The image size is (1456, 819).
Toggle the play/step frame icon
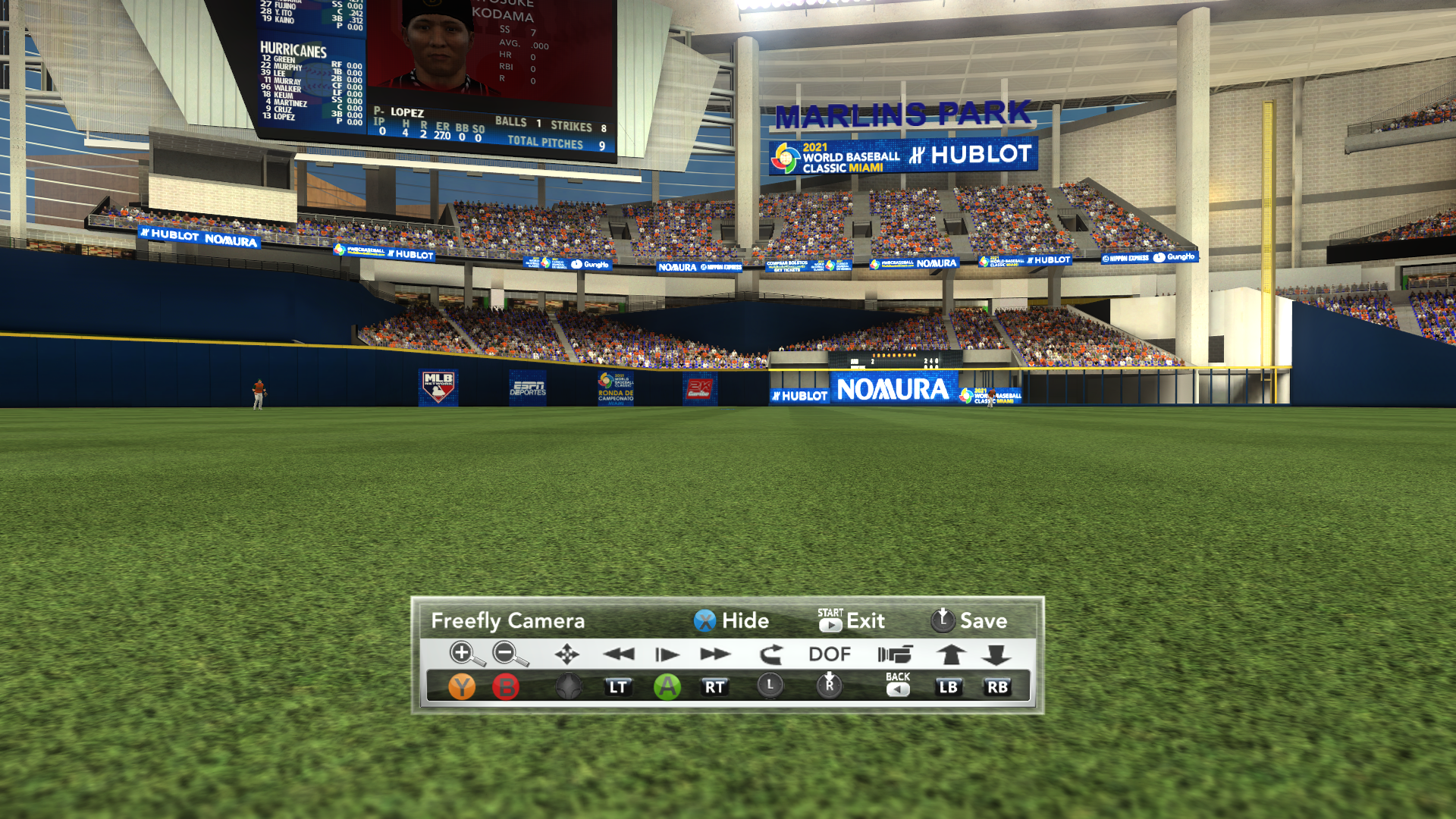[x=667, y=654]
